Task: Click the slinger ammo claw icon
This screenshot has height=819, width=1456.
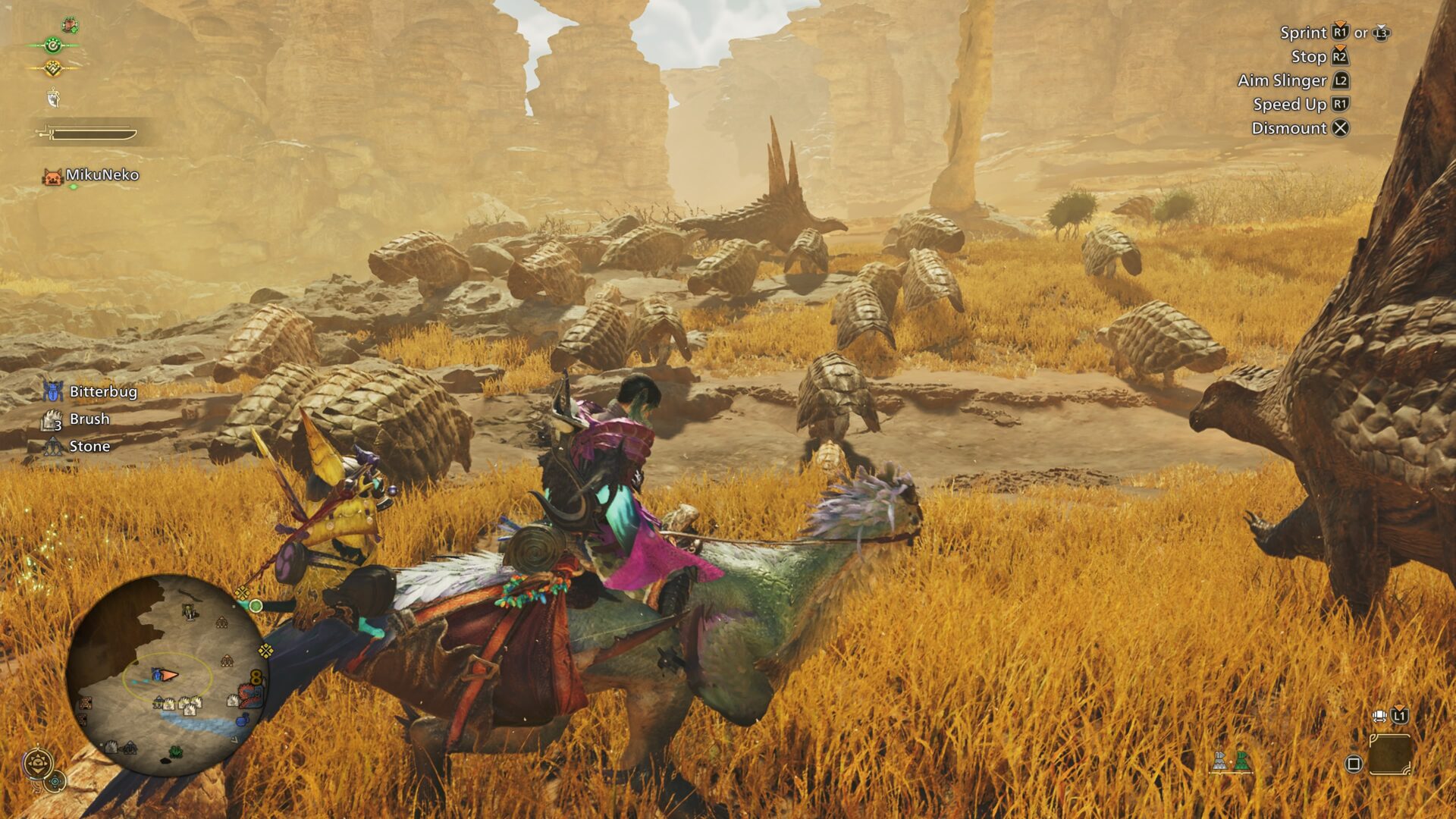Action: (53, 98)
